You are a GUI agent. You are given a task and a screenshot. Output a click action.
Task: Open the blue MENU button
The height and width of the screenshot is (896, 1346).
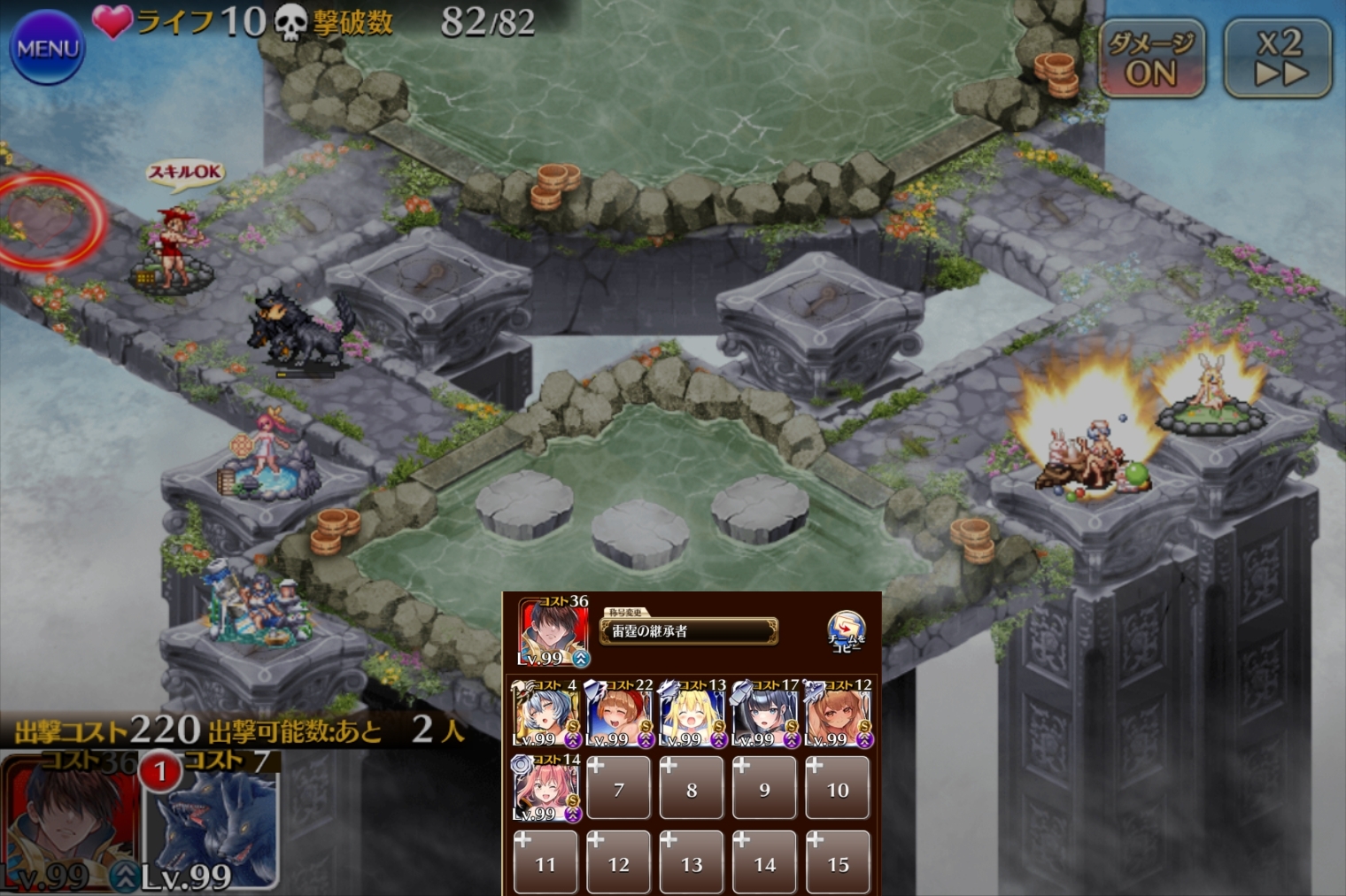tap(47, 48)
